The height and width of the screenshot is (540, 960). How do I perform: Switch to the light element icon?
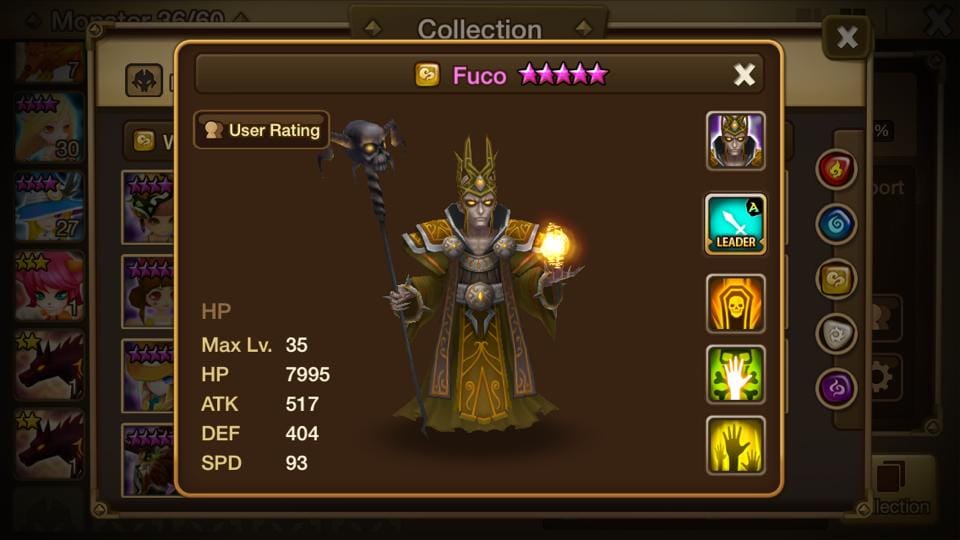[836, 334]
